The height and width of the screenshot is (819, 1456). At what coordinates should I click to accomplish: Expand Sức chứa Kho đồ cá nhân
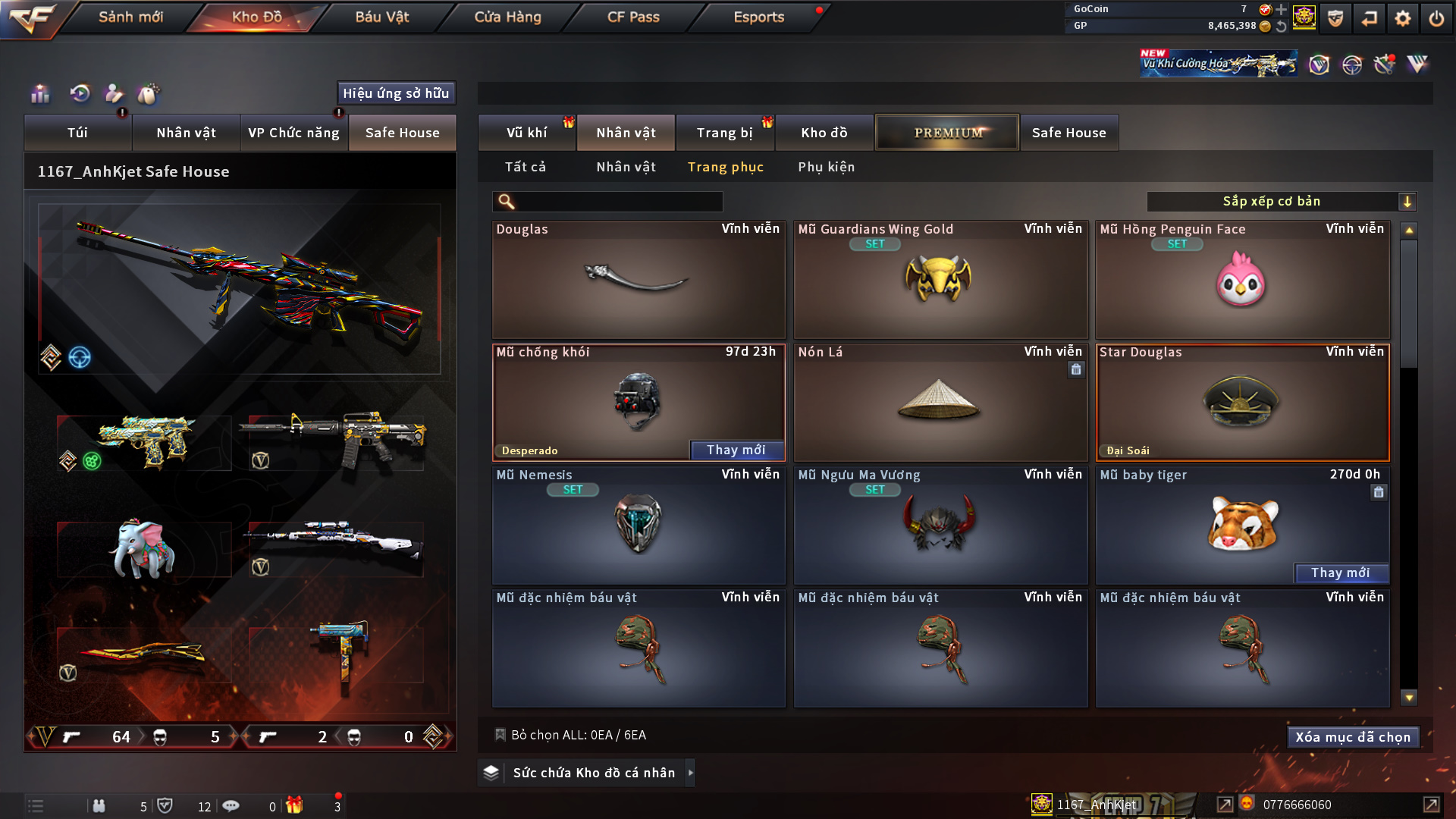[x=594, y=773]
